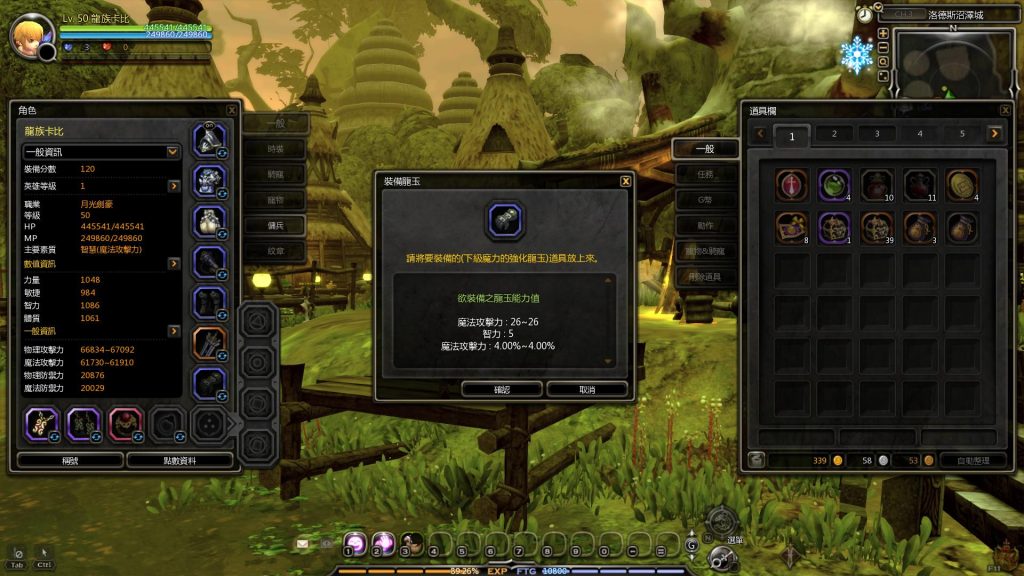Open the 點數資料 points data button

point(180,460)
